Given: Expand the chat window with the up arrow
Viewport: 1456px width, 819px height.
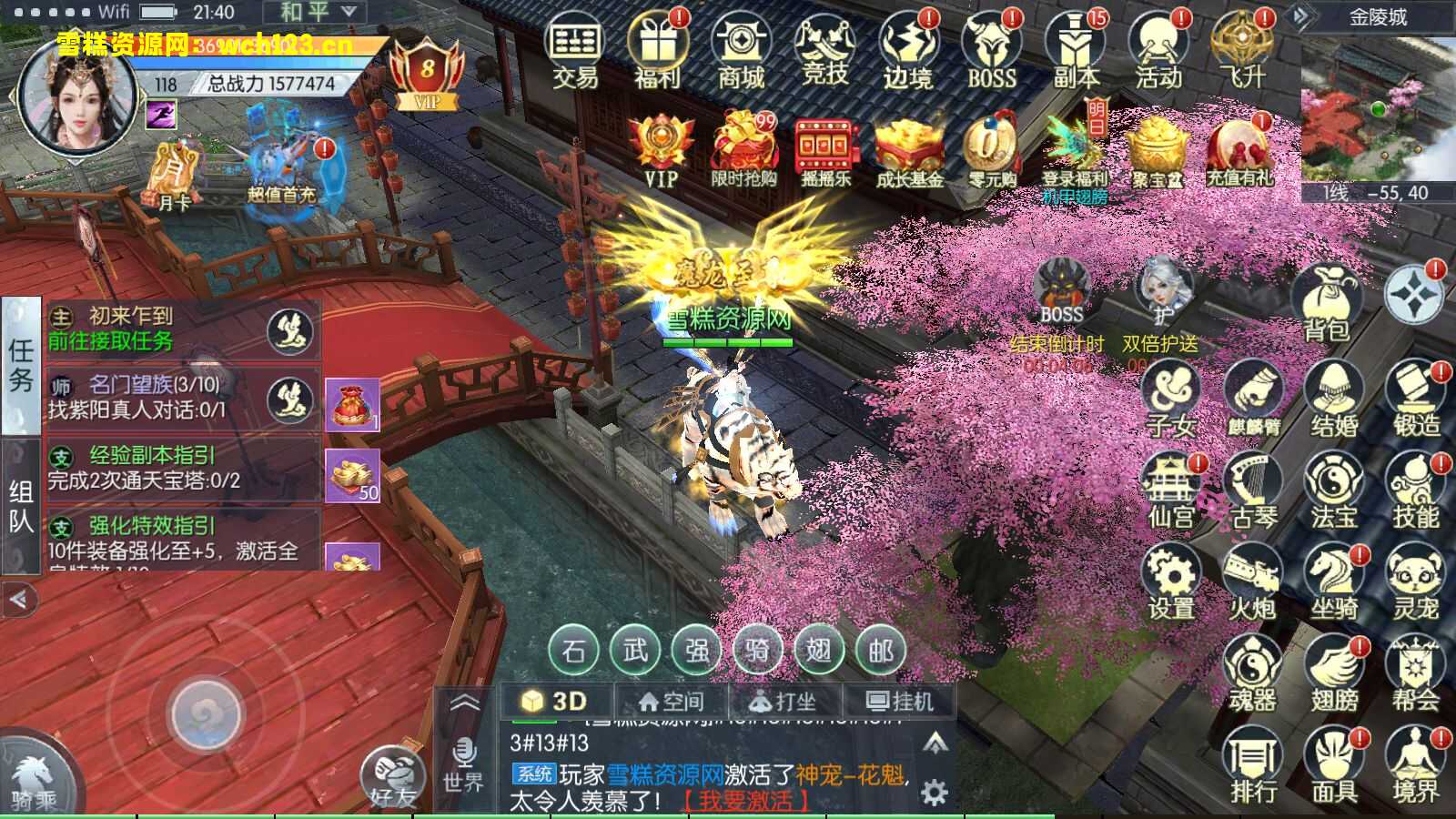Looking at the screenshot, I should [936, 743].
